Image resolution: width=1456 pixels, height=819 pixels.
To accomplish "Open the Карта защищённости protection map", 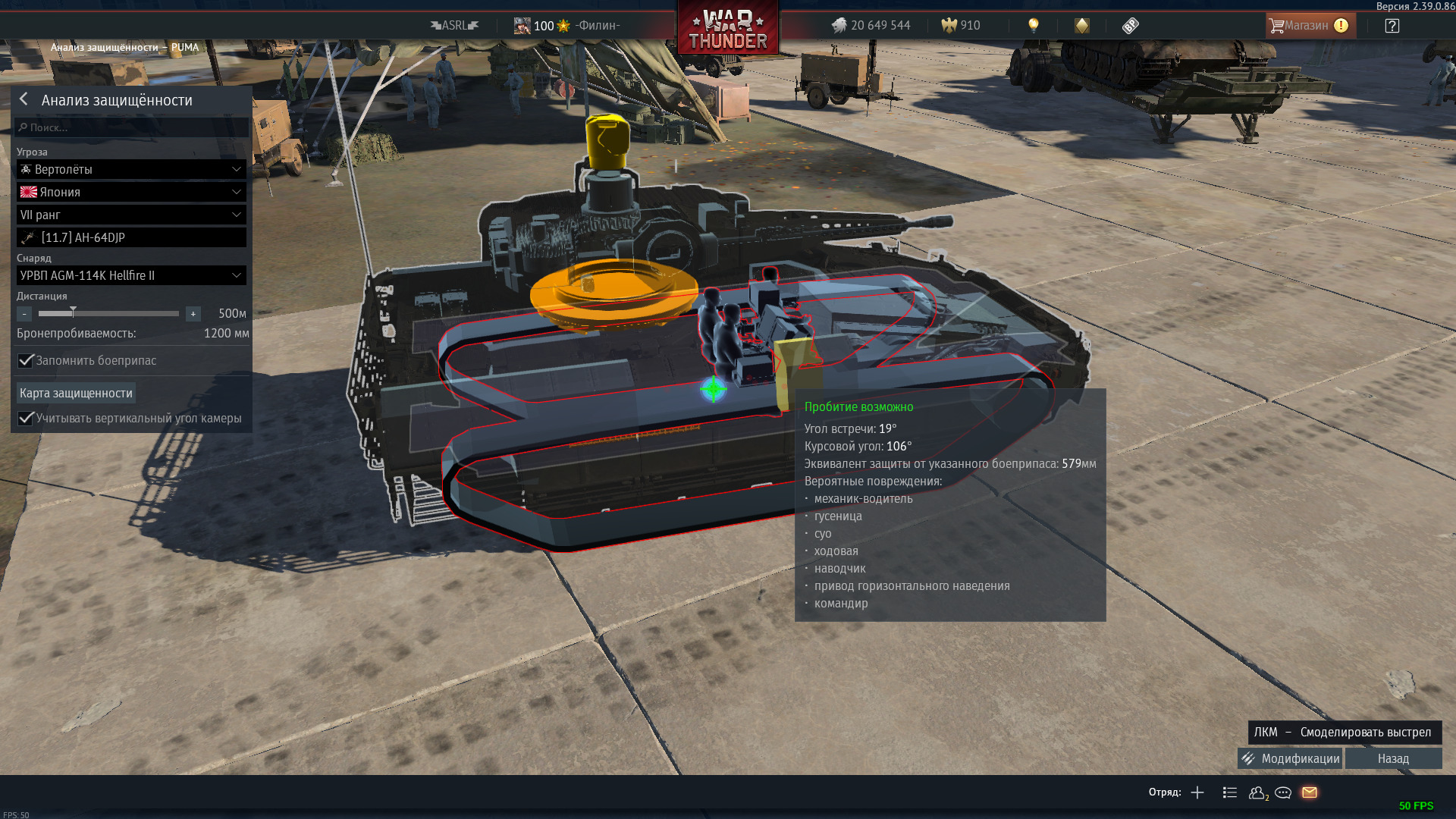I will [76, 393].
